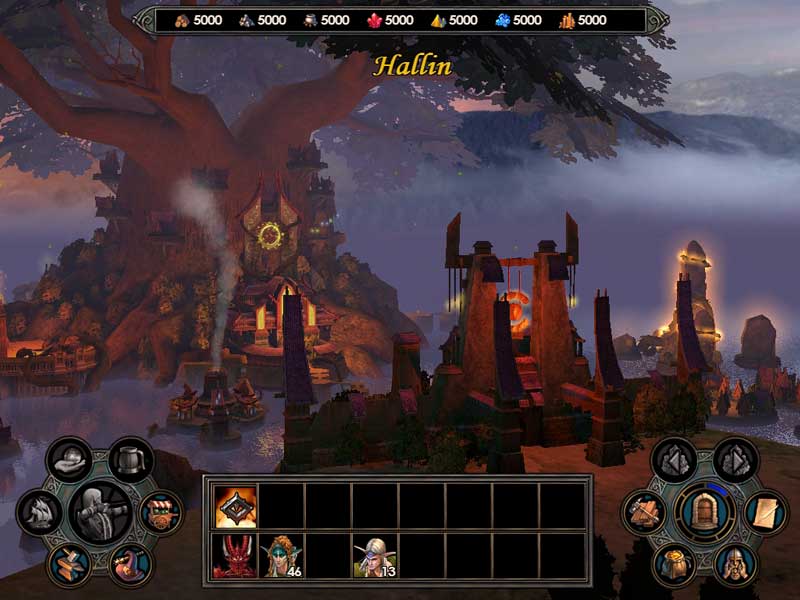The image size is (800, 600).
Task: Open the shipyard sailing ship icon
Action: [40, 512]
